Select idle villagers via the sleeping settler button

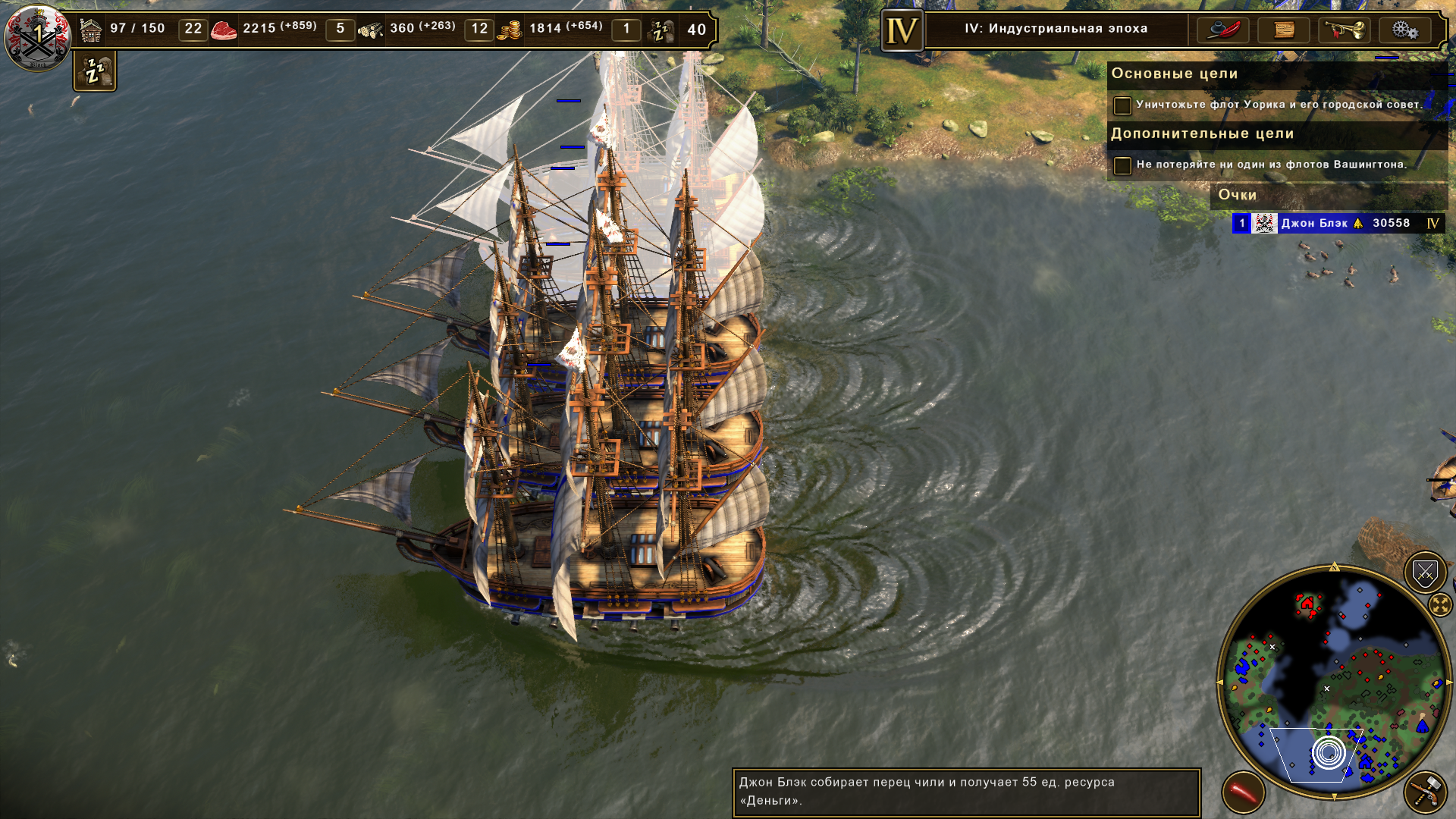pos(95,71)
